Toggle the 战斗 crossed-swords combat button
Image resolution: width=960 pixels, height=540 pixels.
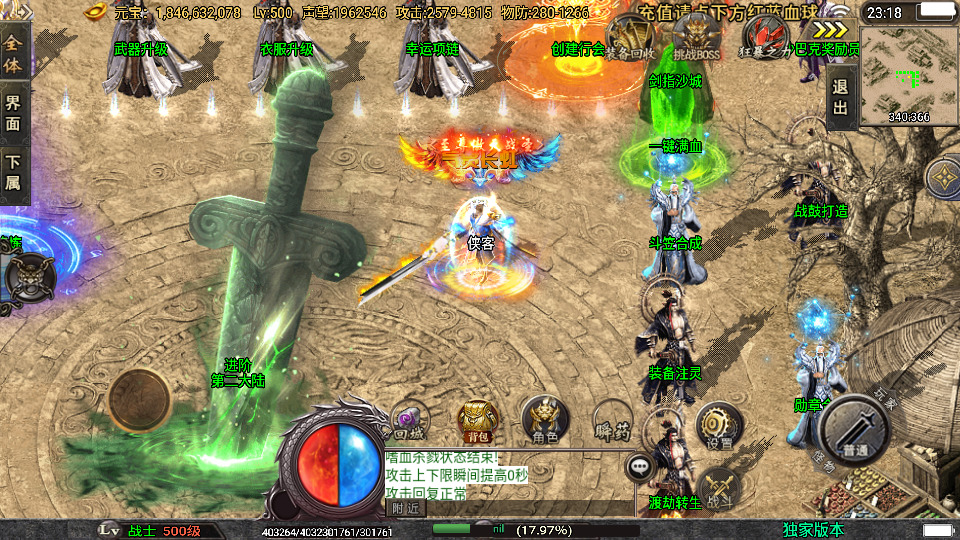(717, 486)
